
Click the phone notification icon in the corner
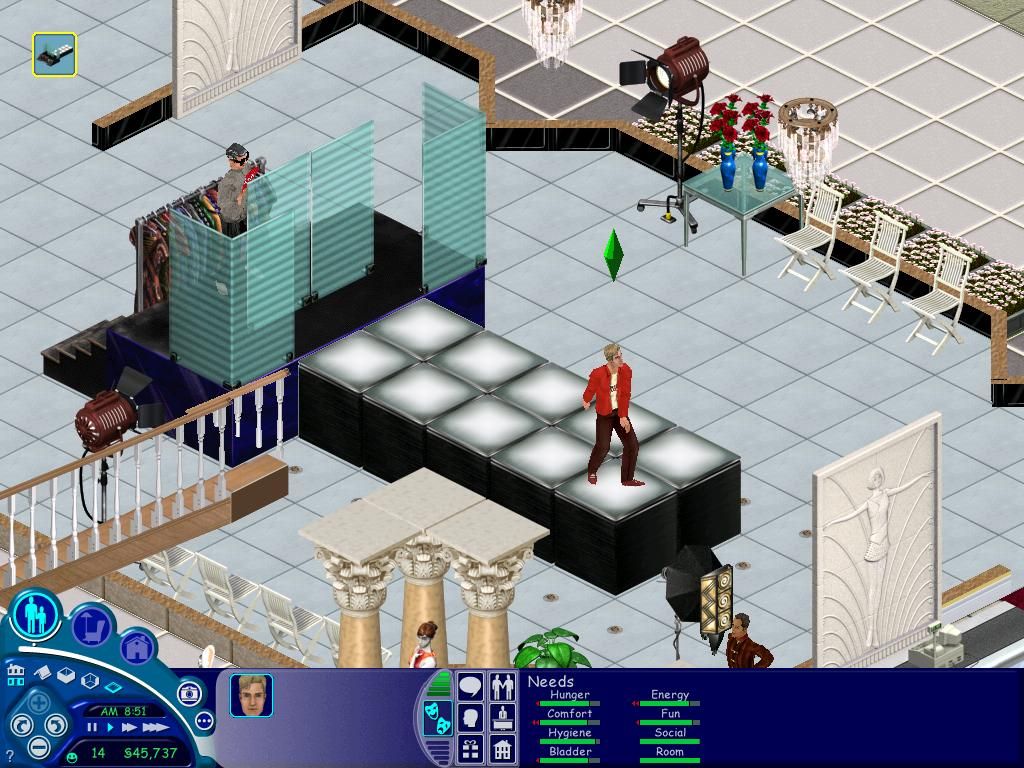click(x=54, y=54)
